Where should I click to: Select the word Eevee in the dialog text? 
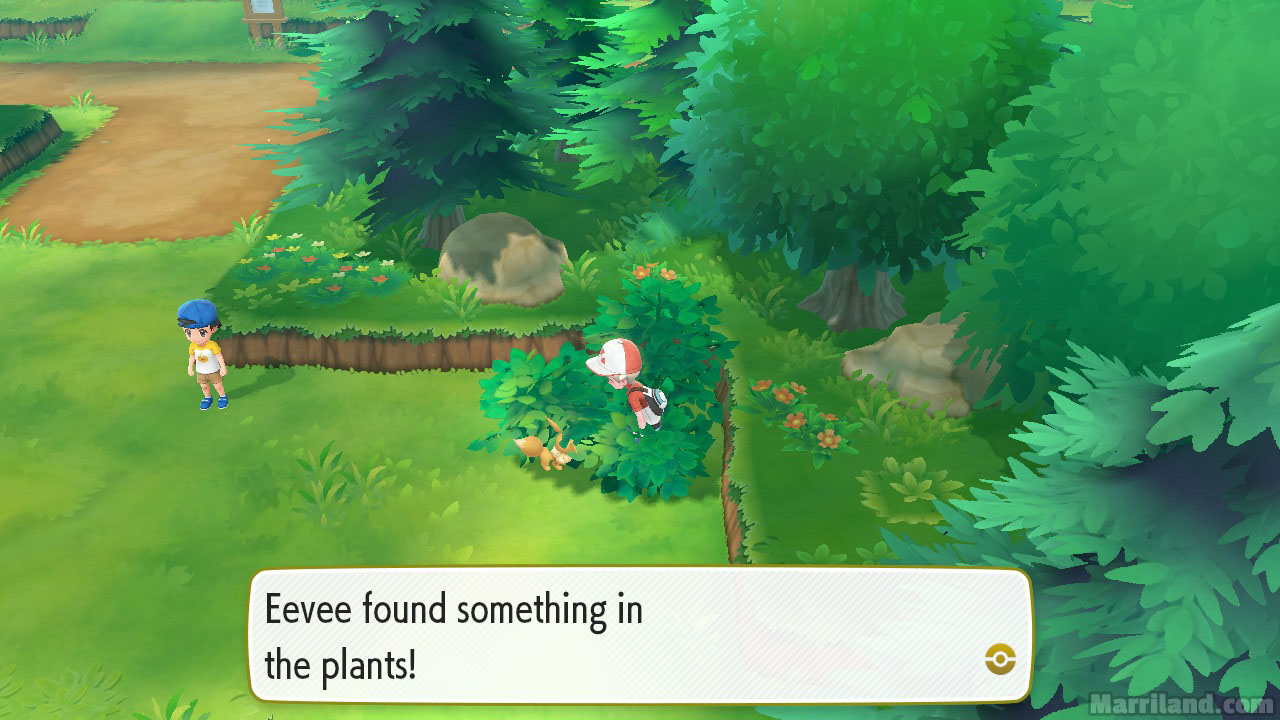[306, 608]
